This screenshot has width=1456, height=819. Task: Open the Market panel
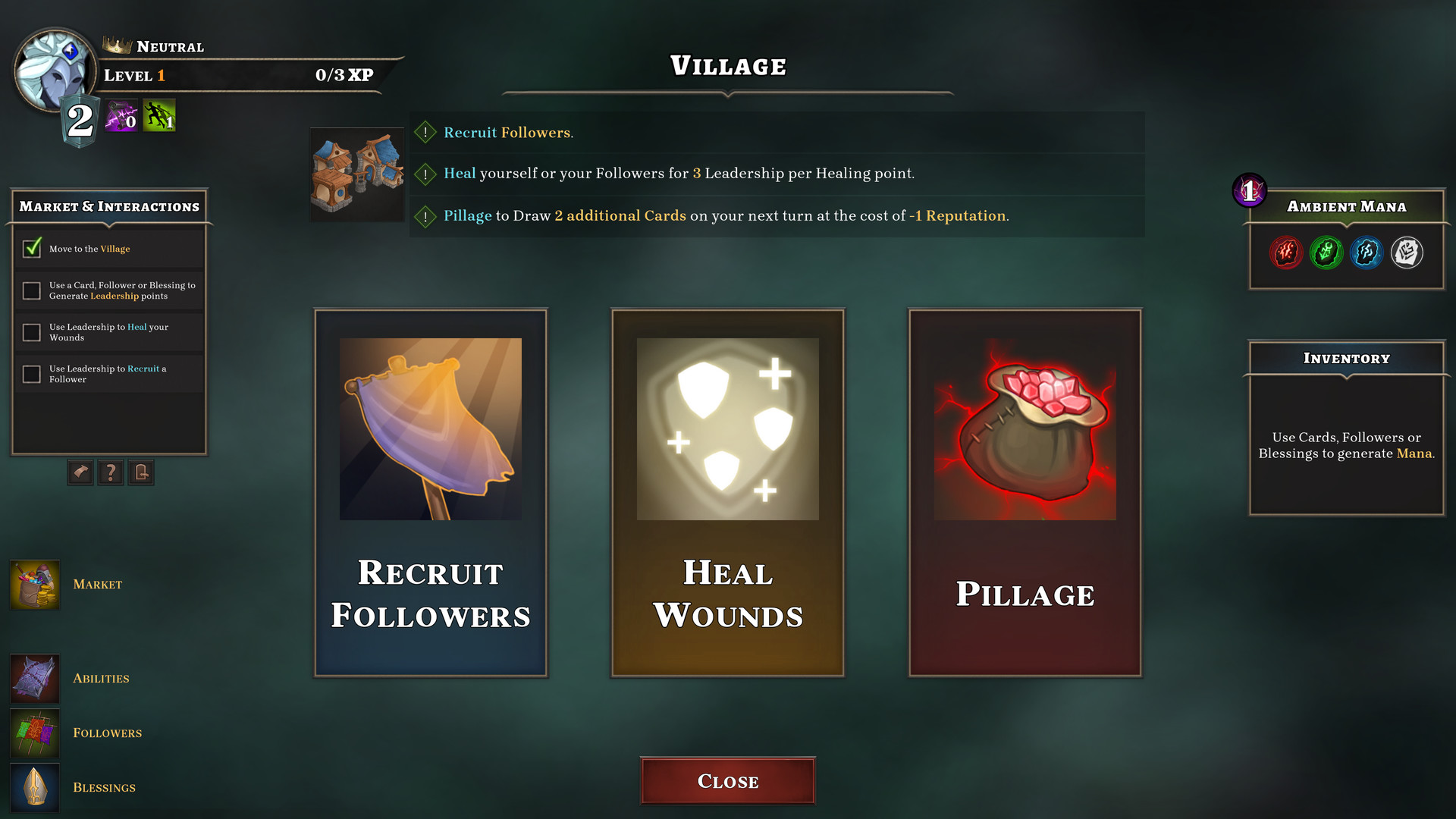coord(34,584)
